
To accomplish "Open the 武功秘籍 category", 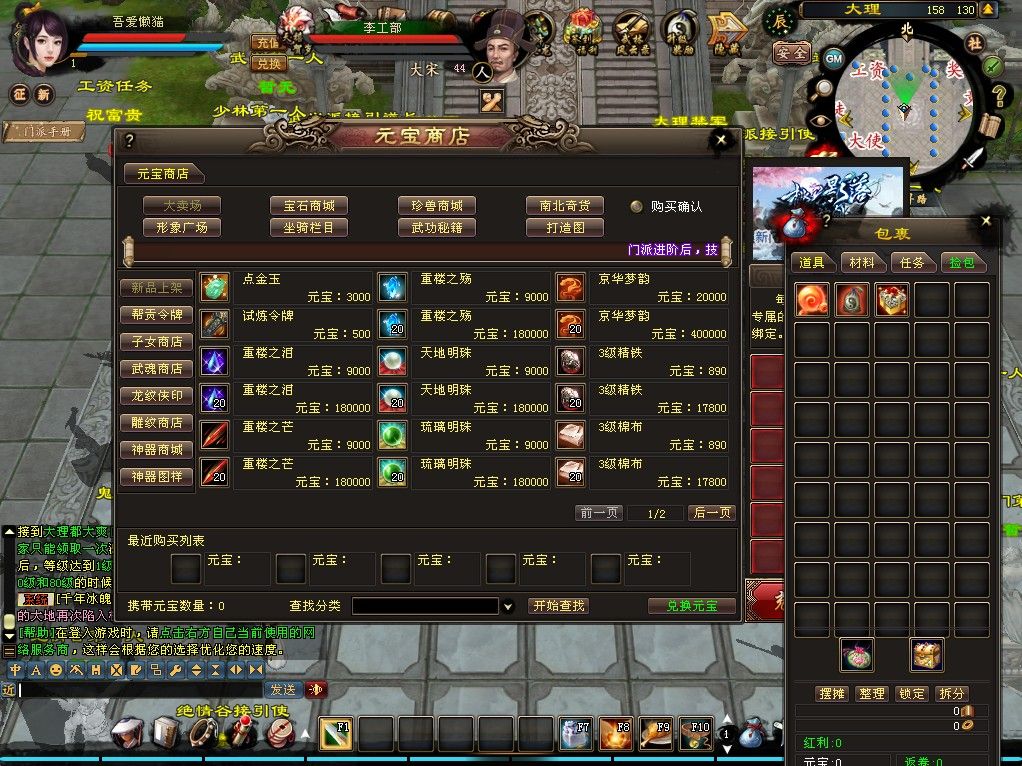I will (436, 227).
